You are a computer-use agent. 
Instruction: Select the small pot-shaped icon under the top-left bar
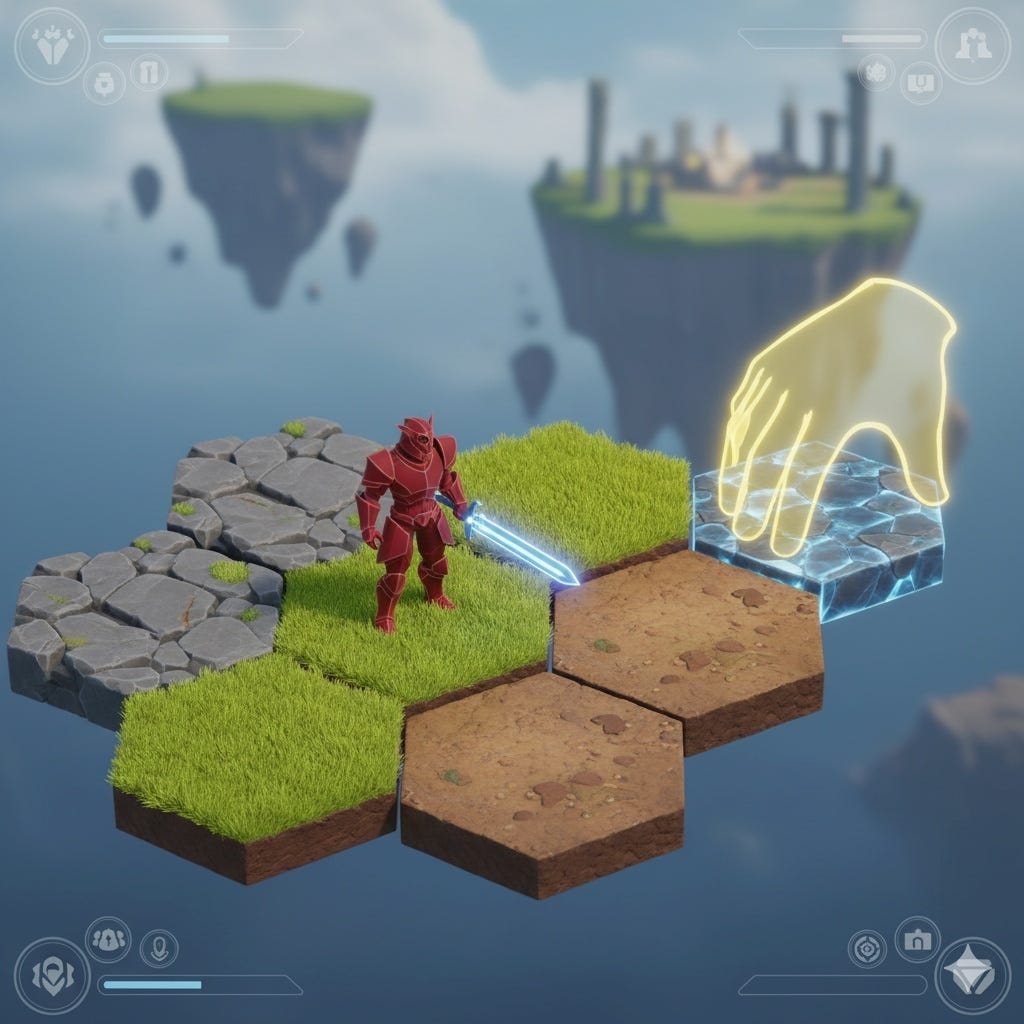tap(103, 84)
